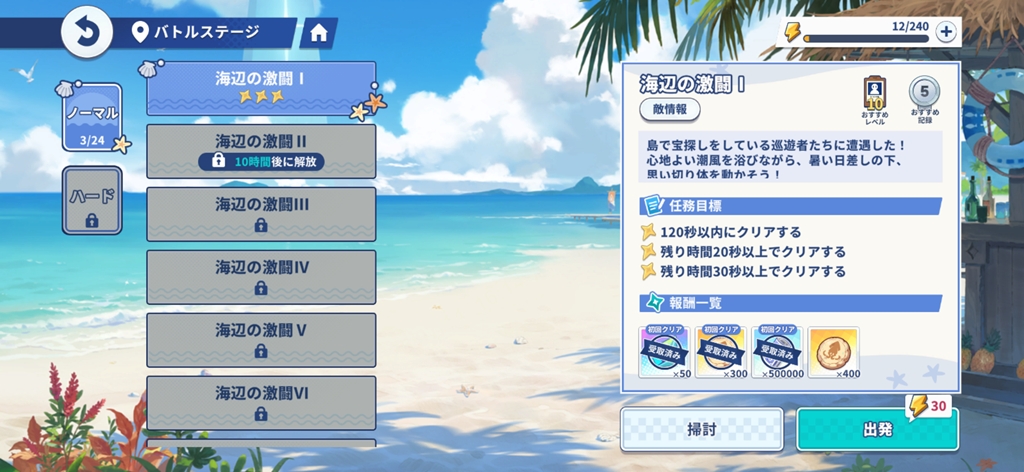Go back using the return arrow button
This screenshot has height=472, width=1024.
click(87, 33)
